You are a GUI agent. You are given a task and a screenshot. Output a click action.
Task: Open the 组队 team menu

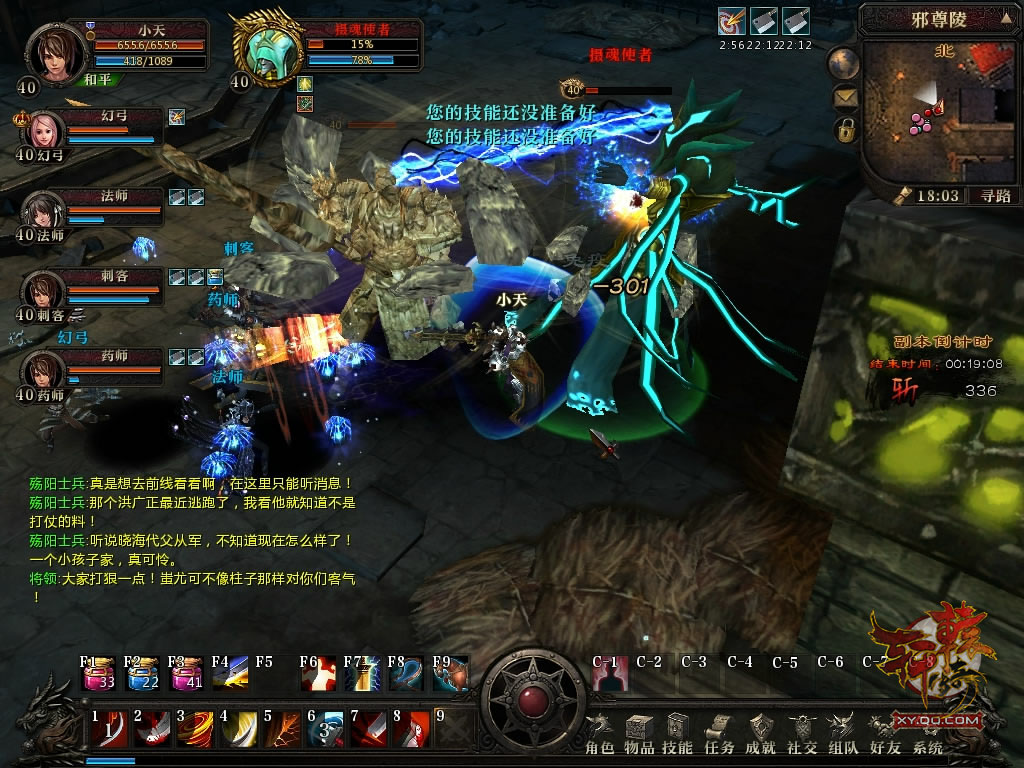(x=843, y=735)
